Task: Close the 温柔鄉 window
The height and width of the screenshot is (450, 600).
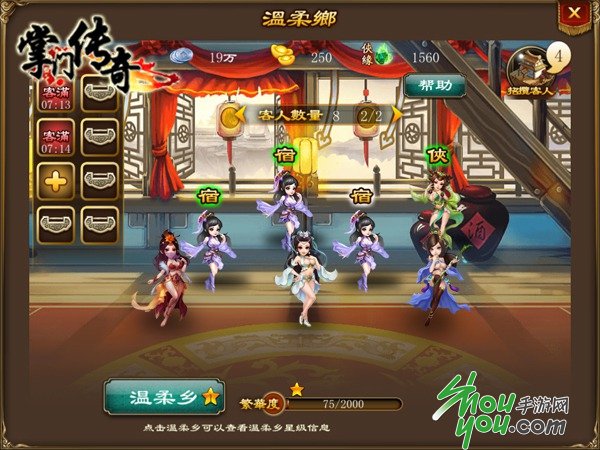Action: [573, 14]
